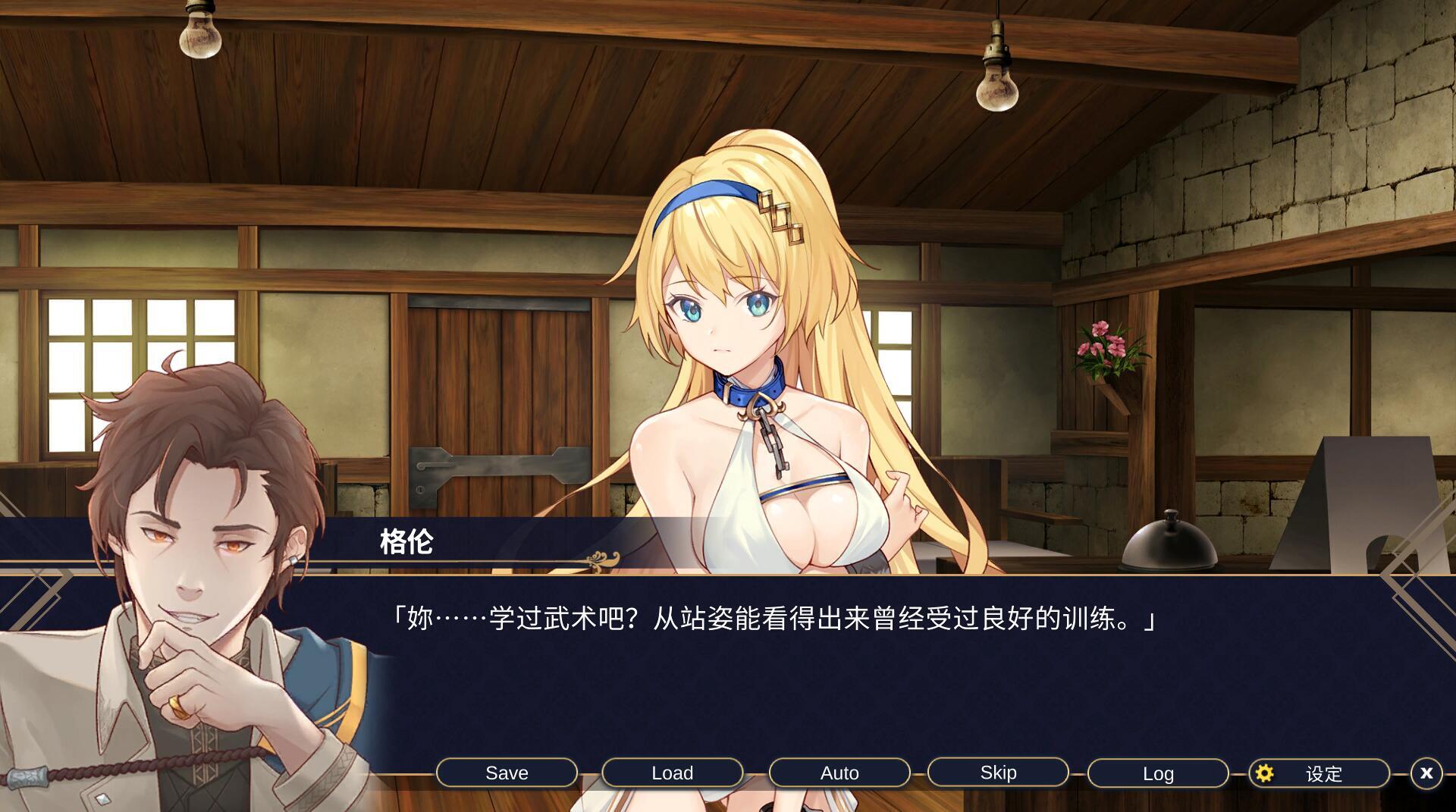Screen dimensions: 1456x812
Task: Enable Auto play mode
Action: 839,773
